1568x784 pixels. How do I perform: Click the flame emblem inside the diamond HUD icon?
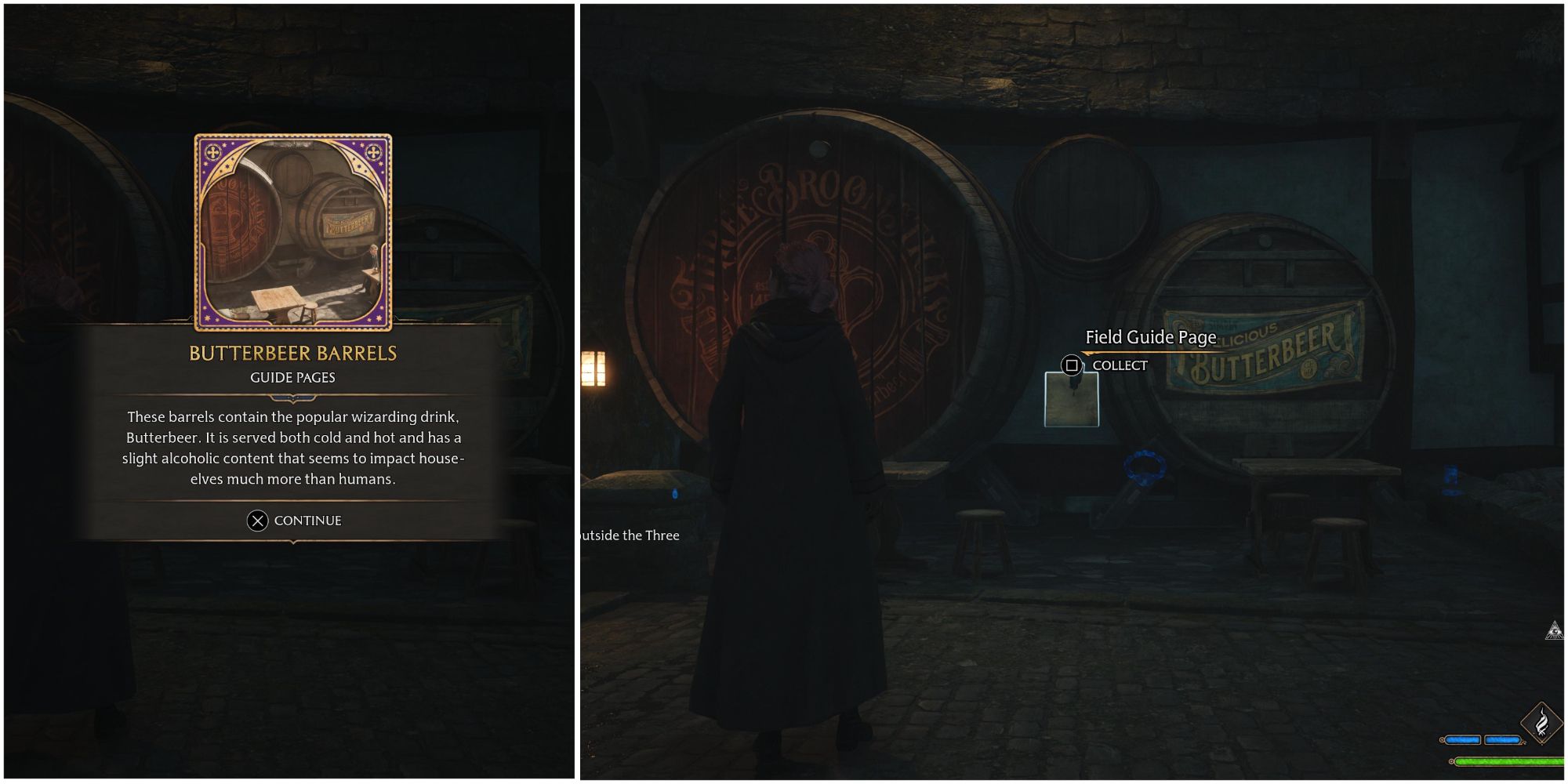click(x=1541, y=720)
